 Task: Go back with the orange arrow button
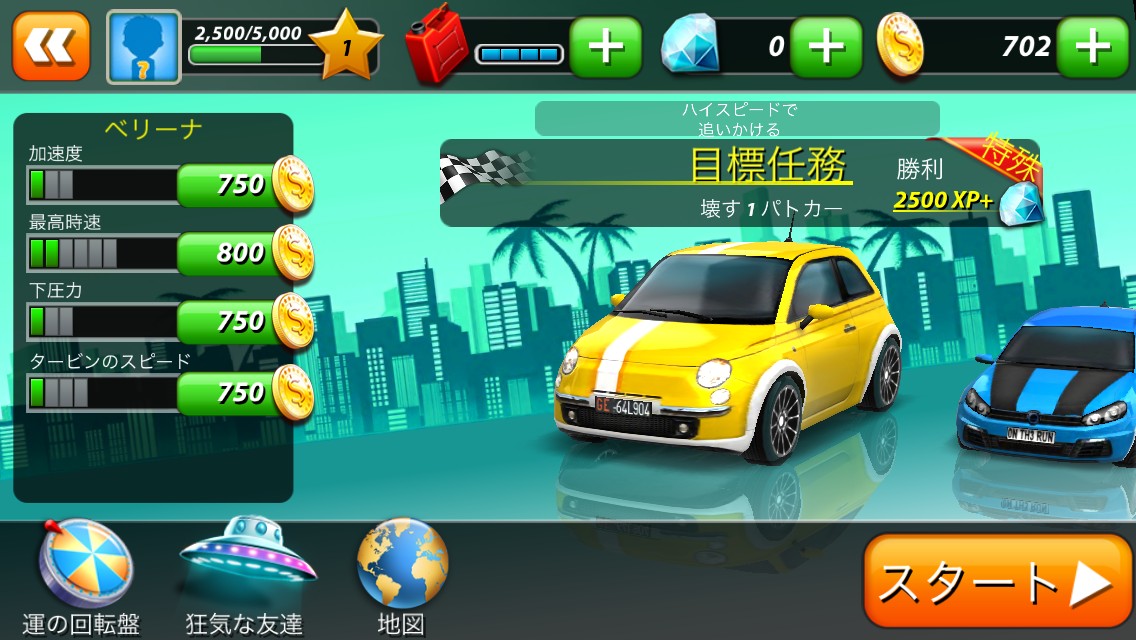(51, 46)
